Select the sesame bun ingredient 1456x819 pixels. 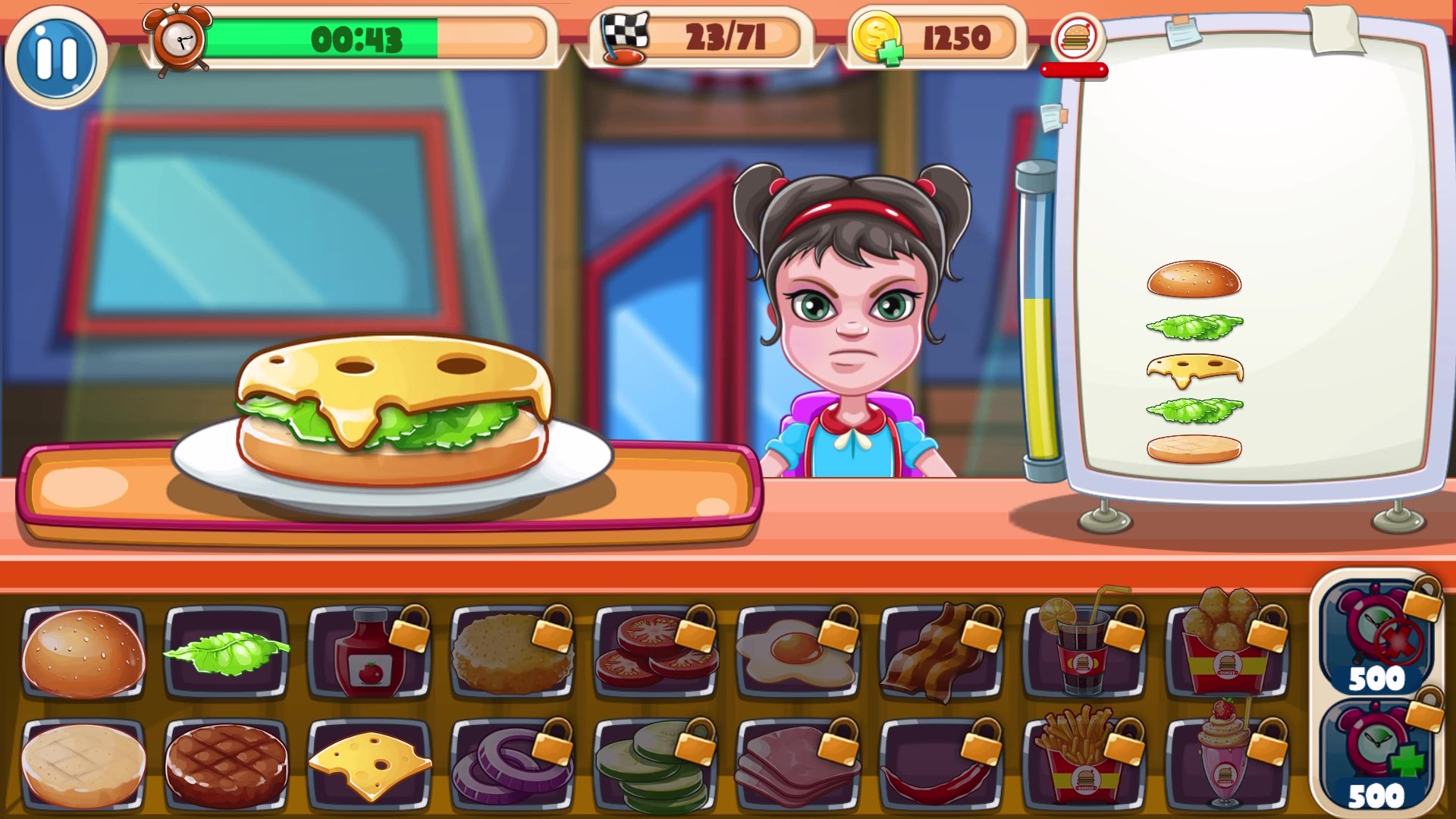tap(82, 652)
